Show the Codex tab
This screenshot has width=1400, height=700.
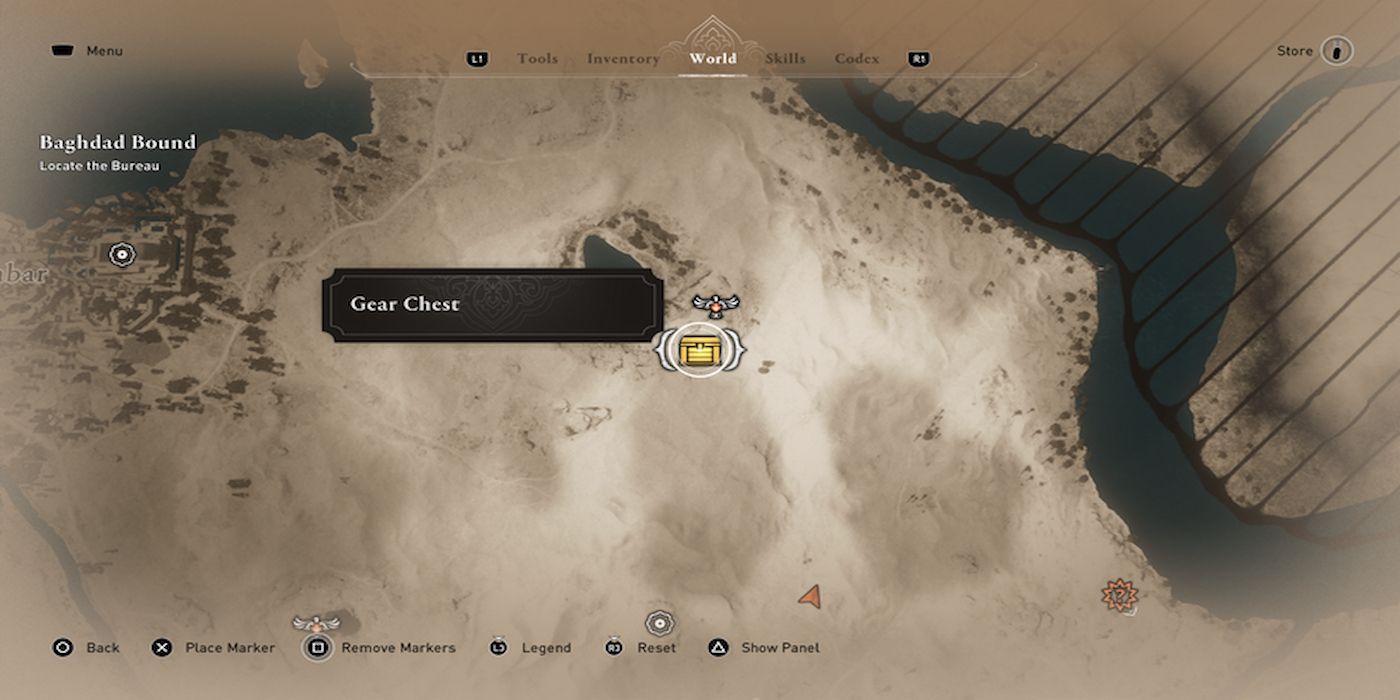tap(857, 59)
